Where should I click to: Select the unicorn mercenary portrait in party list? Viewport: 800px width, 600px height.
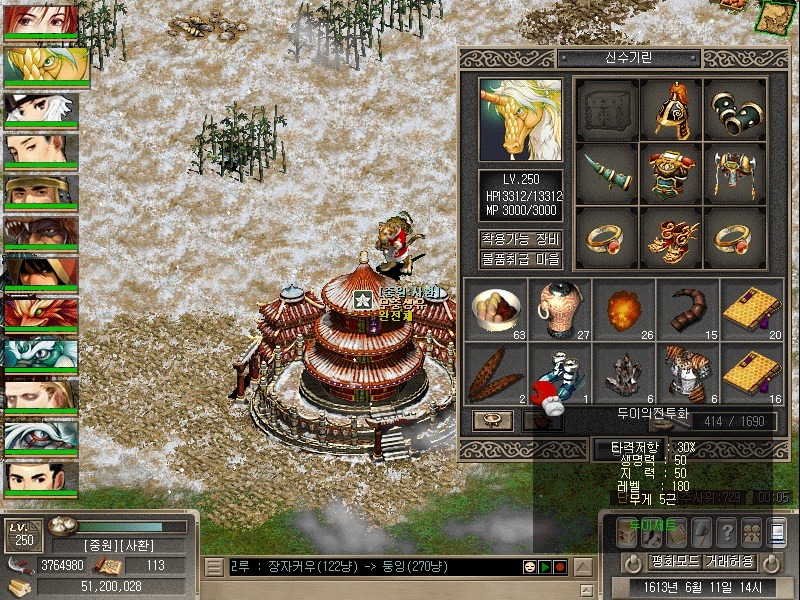click(47, 65)
